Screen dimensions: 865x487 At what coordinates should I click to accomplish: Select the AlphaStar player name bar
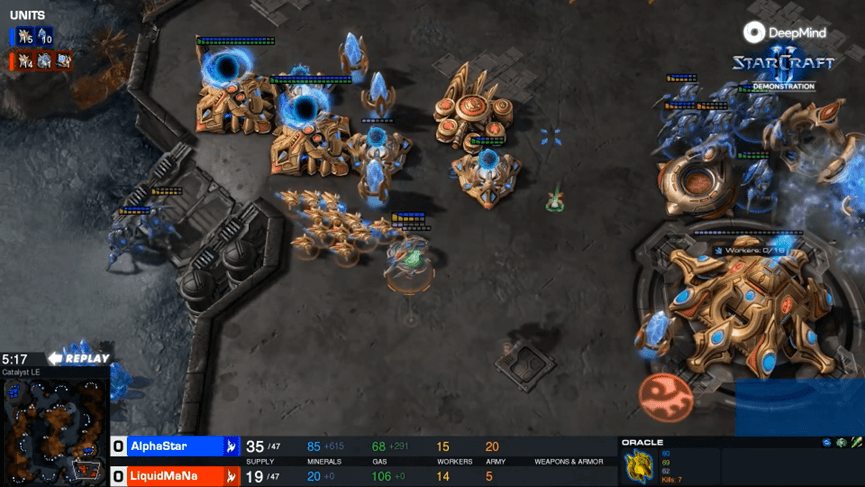point(174,447)
